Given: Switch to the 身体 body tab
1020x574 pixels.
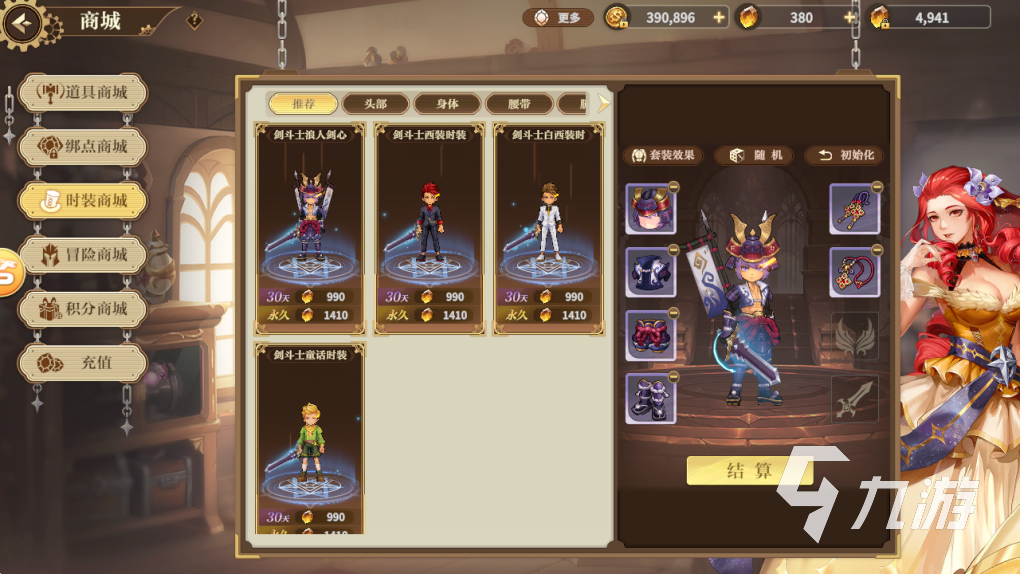Looking at the screenshot, I should [447, 103].
